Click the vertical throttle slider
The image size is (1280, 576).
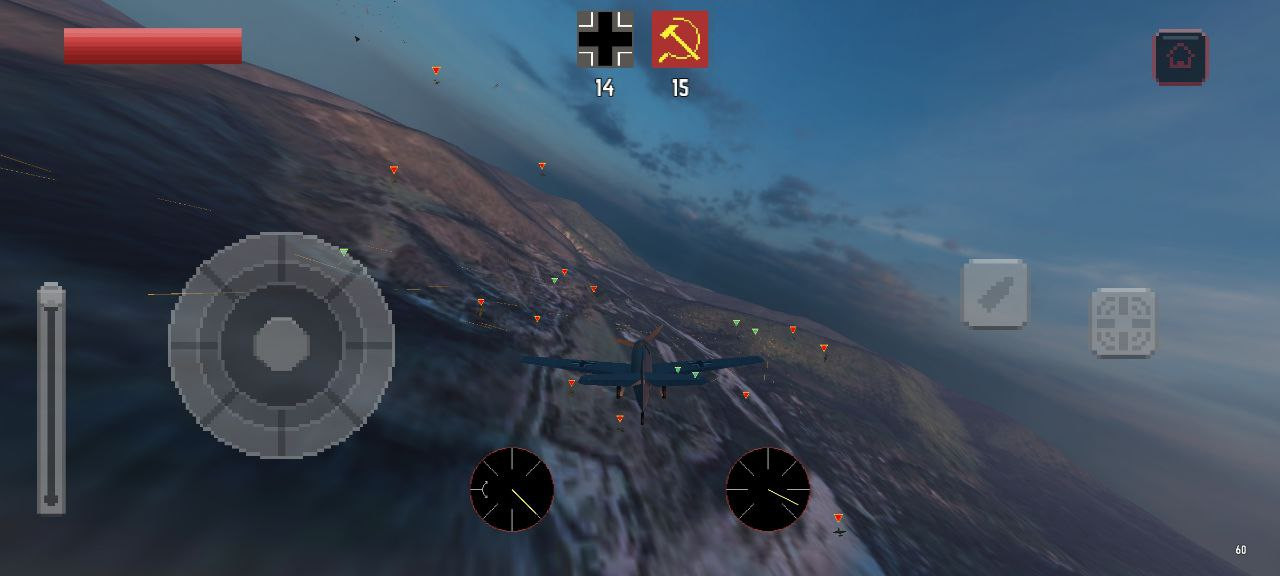(51, 399)
